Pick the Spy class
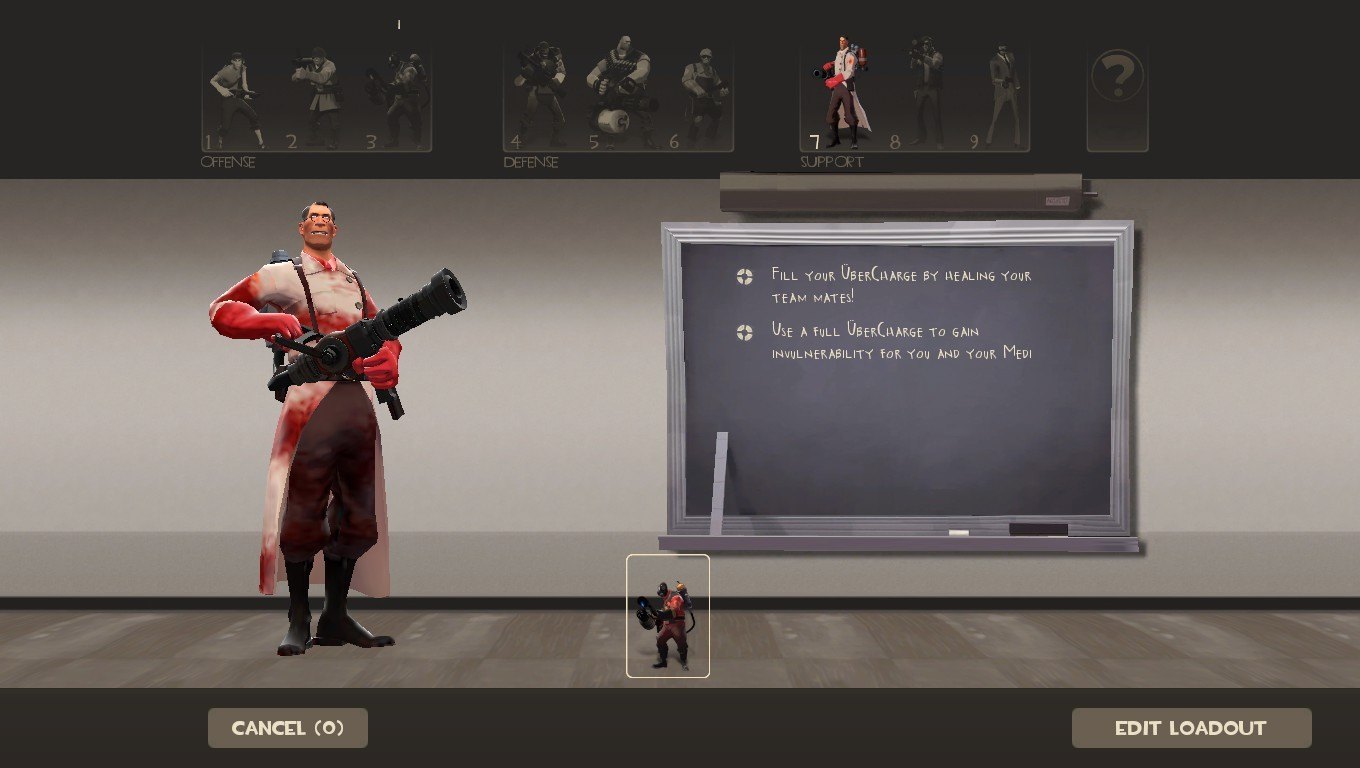Screen dimensions: 1360x768 [1001, 96]
